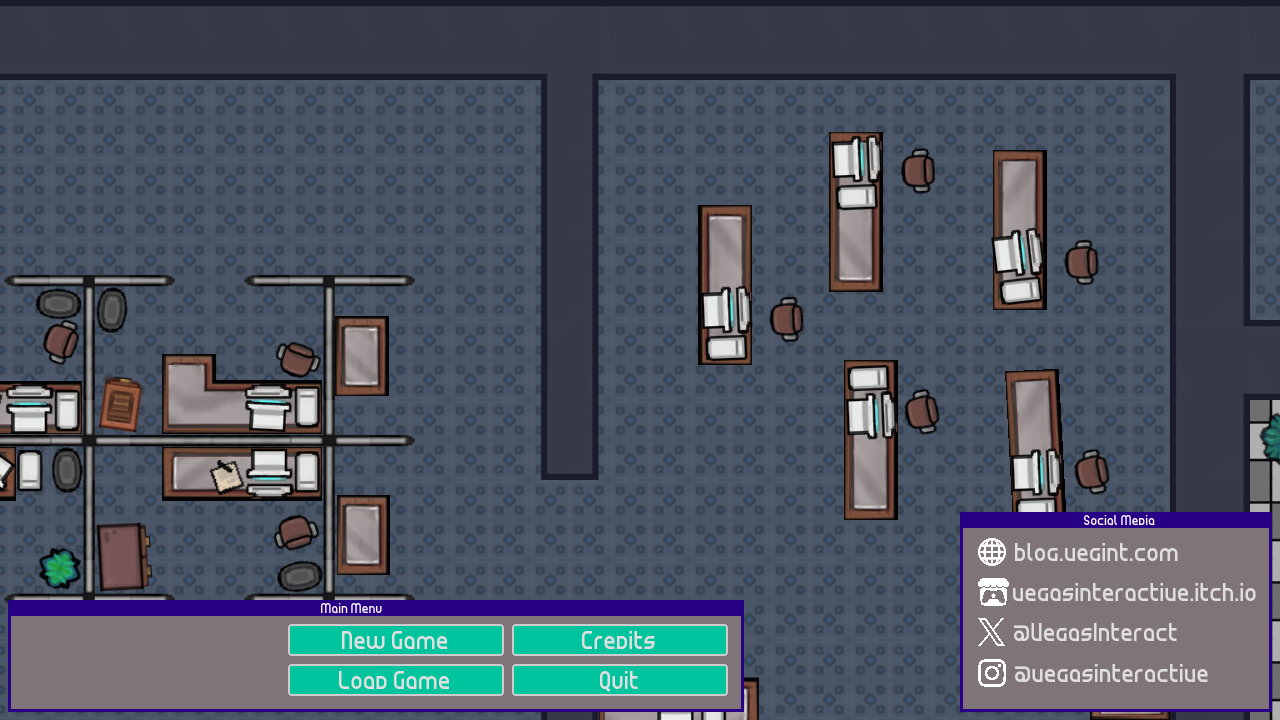Image resolution: width=1280 pixels, height=720 pixels.
Task: Open the Instagram icon
Action: coord(991,673)
